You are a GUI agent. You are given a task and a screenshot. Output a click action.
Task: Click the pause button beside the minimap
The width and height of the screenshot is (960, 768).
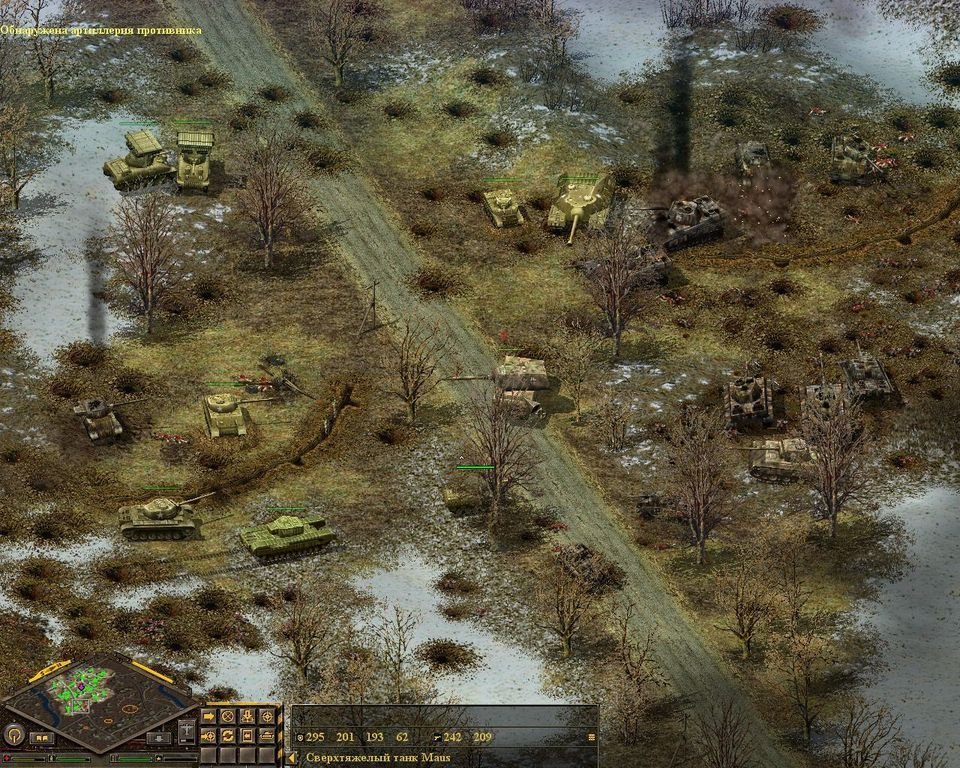[41, 738]
